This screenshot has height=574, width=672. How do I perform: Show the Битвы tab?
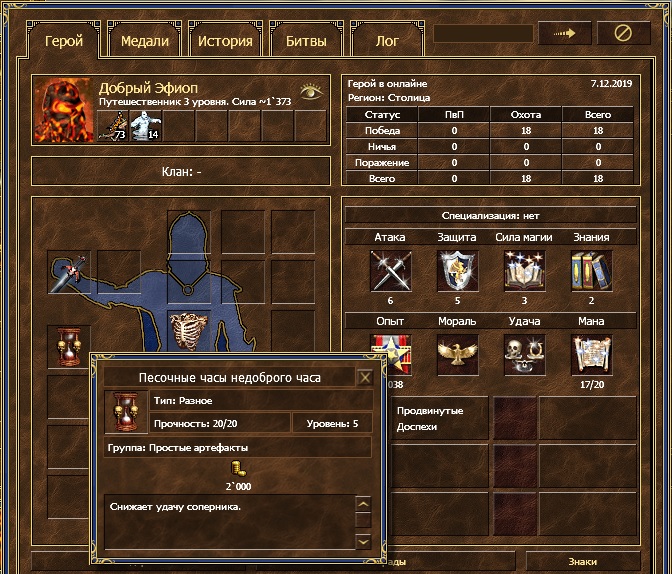(306, 41)
